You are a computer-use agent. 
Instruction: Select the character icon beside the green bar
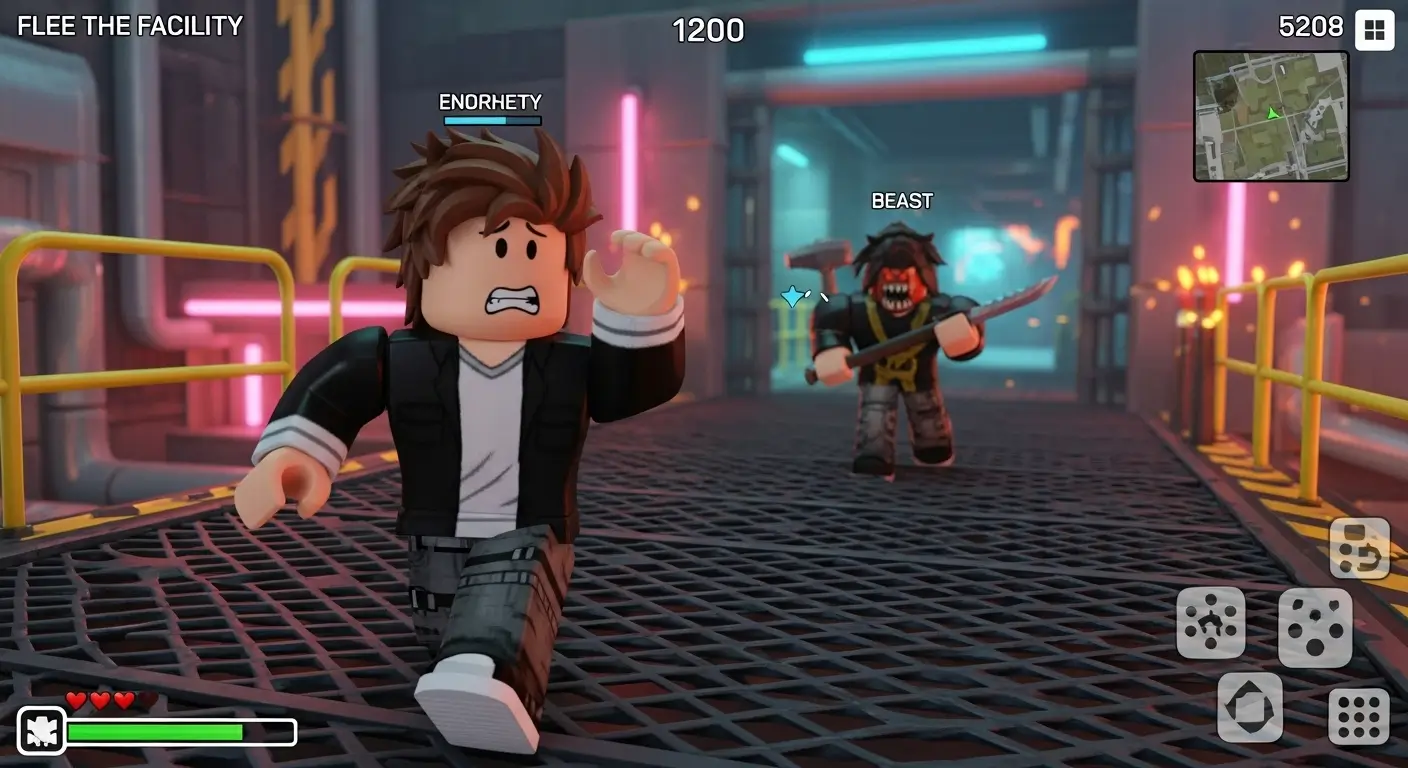point(42,731)
